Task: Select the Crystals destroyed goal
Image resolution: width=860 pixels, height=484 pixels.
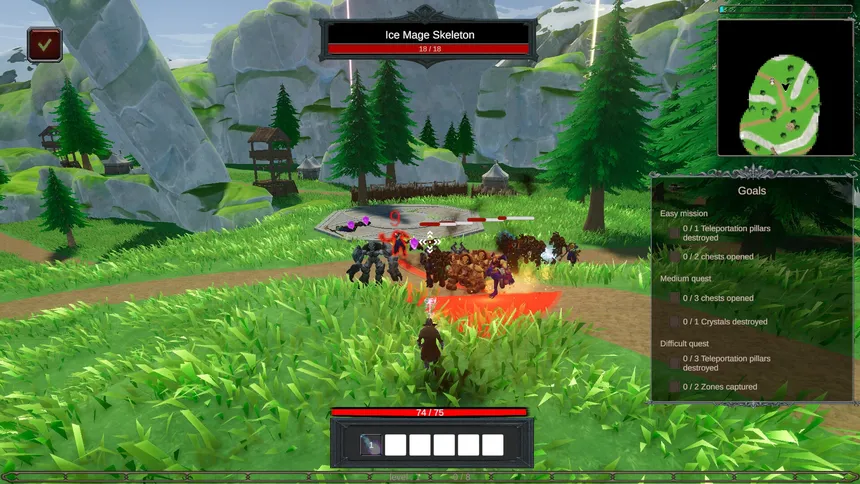Action: [x=725, y=322]
